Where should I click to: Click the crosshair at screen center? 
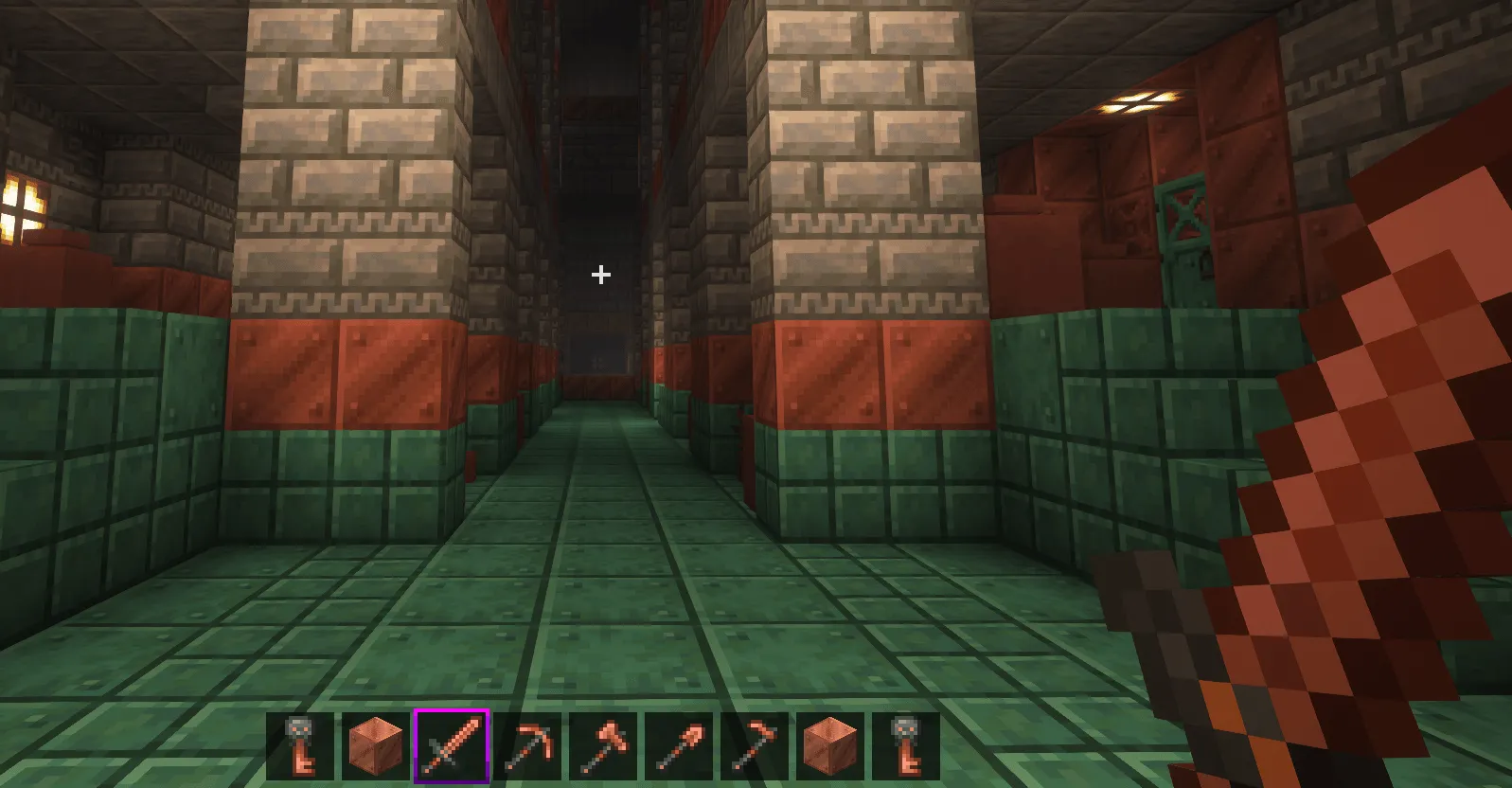599,275
